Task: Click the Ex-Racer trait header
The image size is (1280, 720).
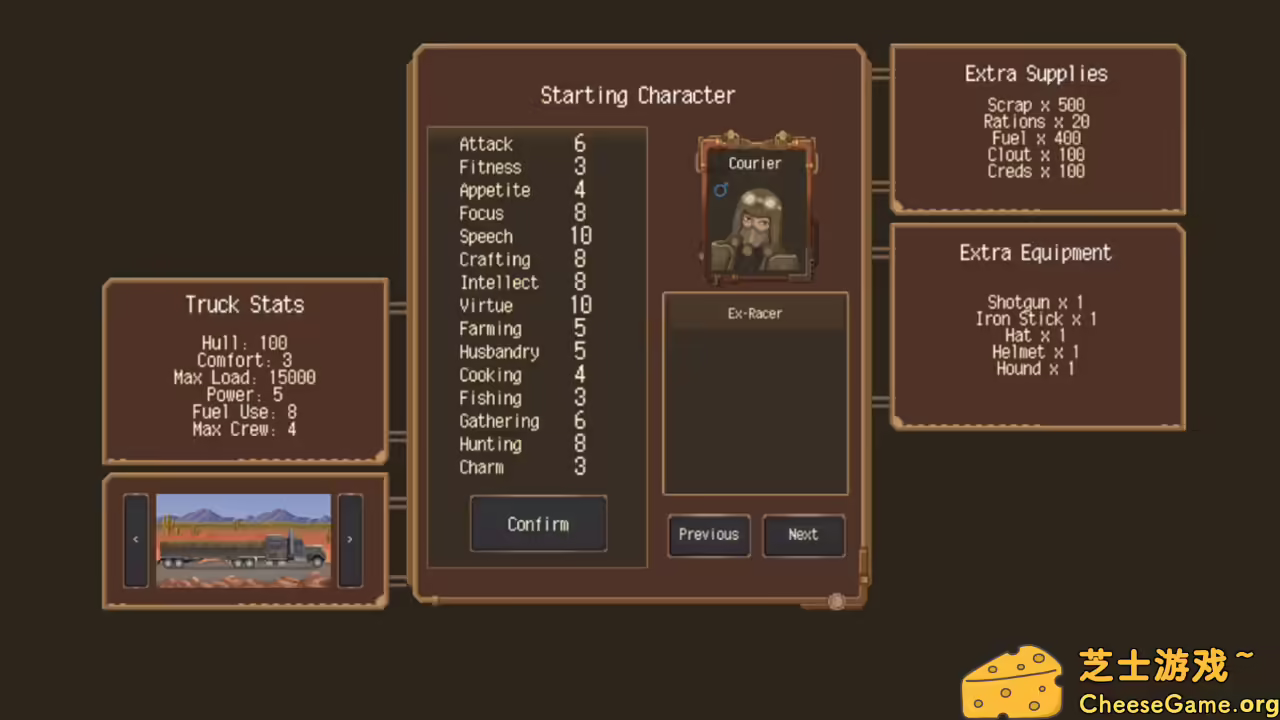Action: coord(755,313)
